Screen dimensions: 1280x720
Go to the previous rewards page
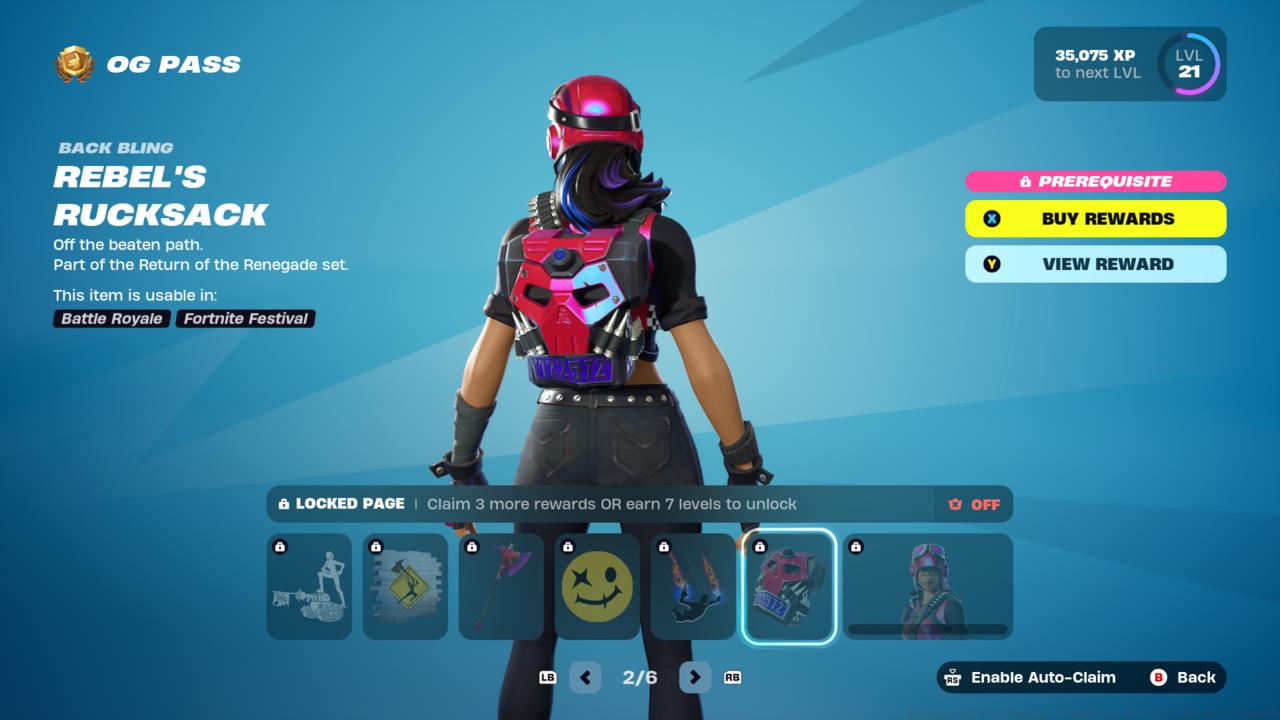(585, 677)
